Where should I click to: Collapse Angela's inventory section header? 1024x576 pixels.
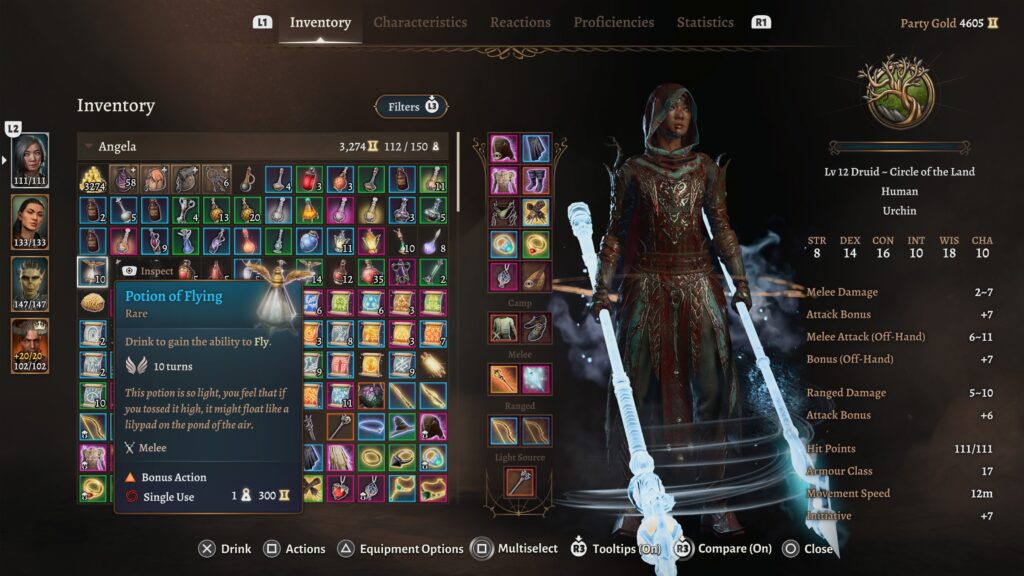point(88,147)
